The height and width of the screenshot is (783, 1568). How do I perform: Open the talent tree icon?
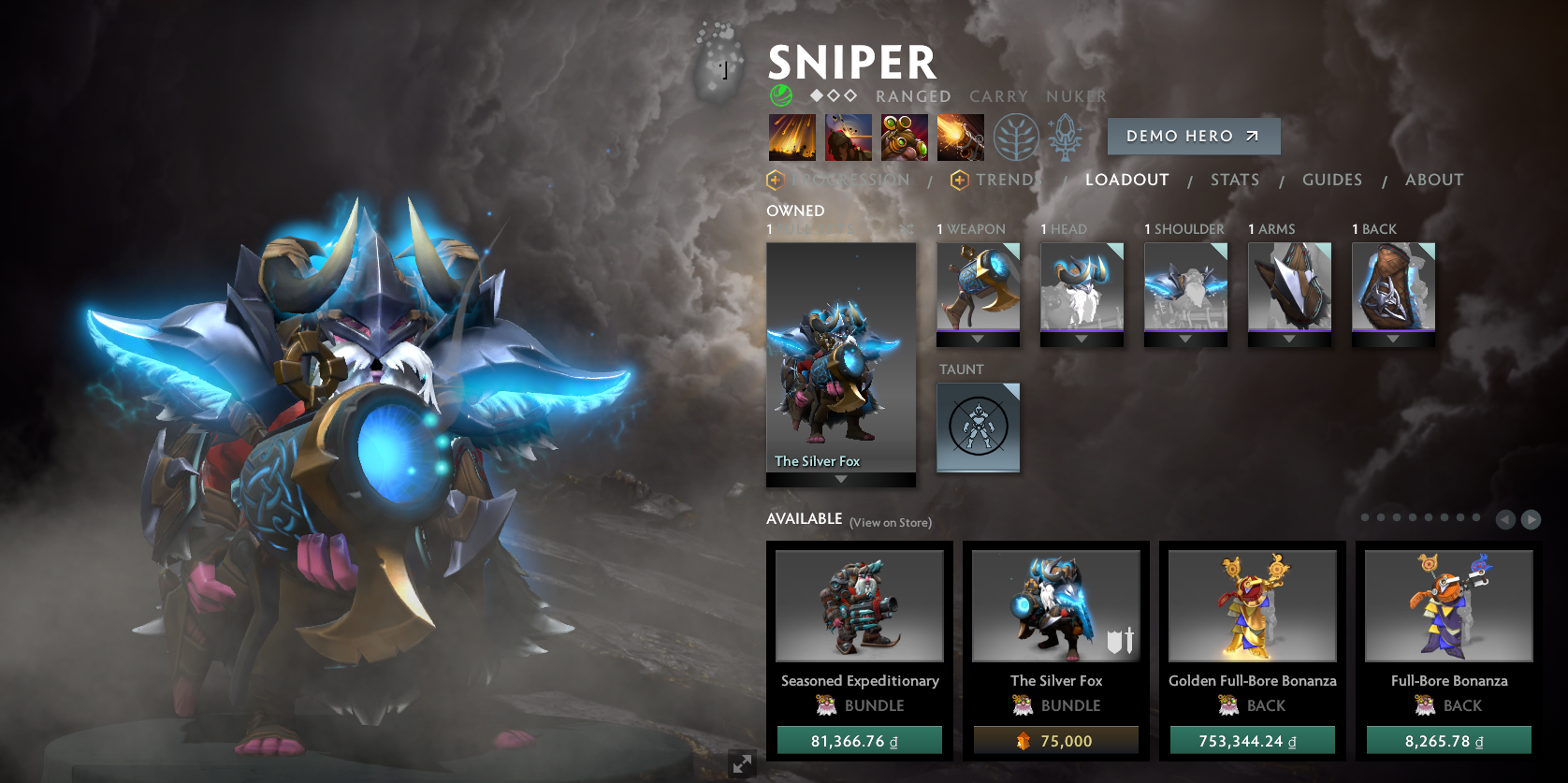point(1016,138)
